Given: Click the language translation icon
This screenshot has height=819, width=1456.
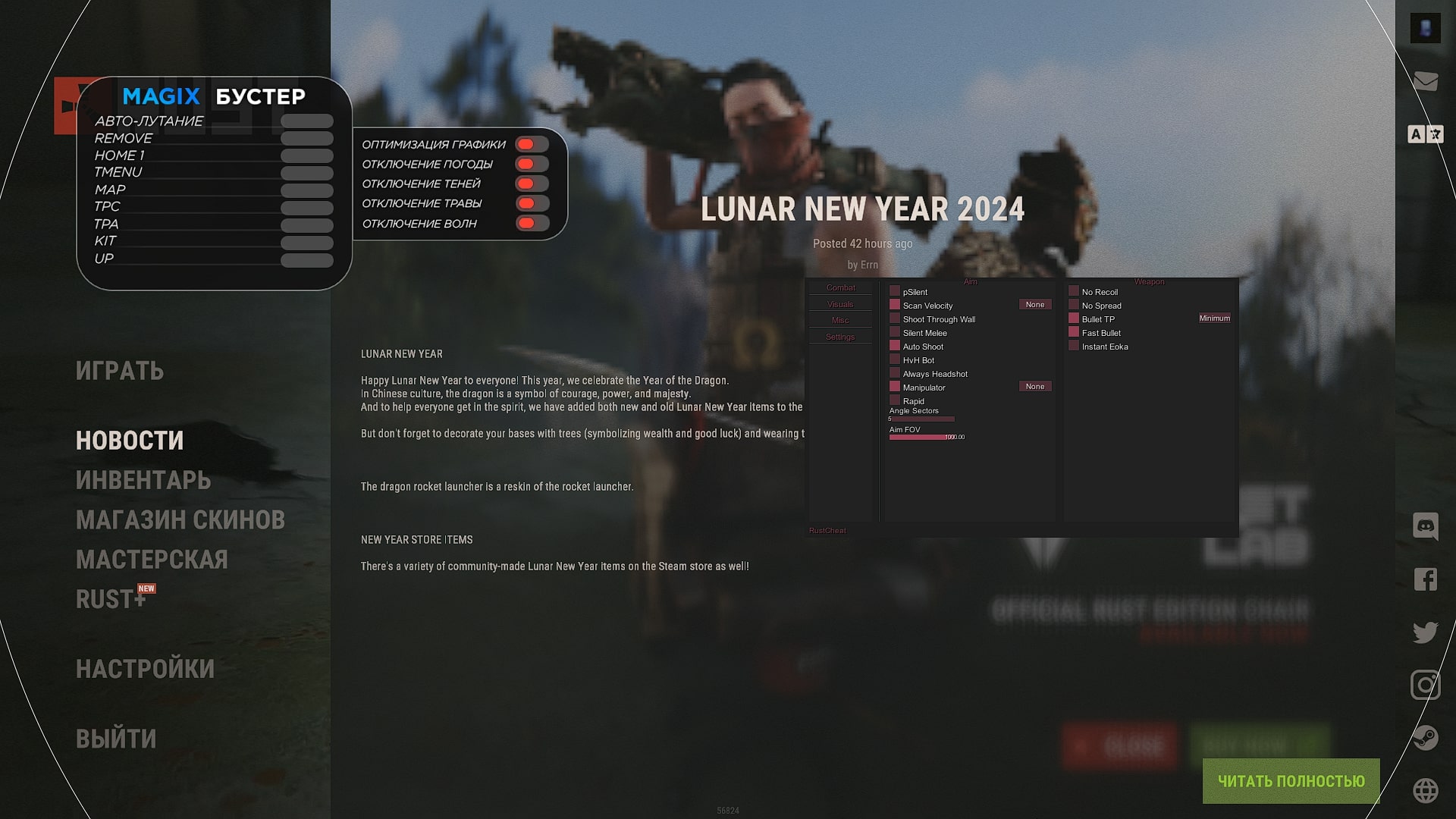Looking at the screenshot, I should tap(1426, 133).
